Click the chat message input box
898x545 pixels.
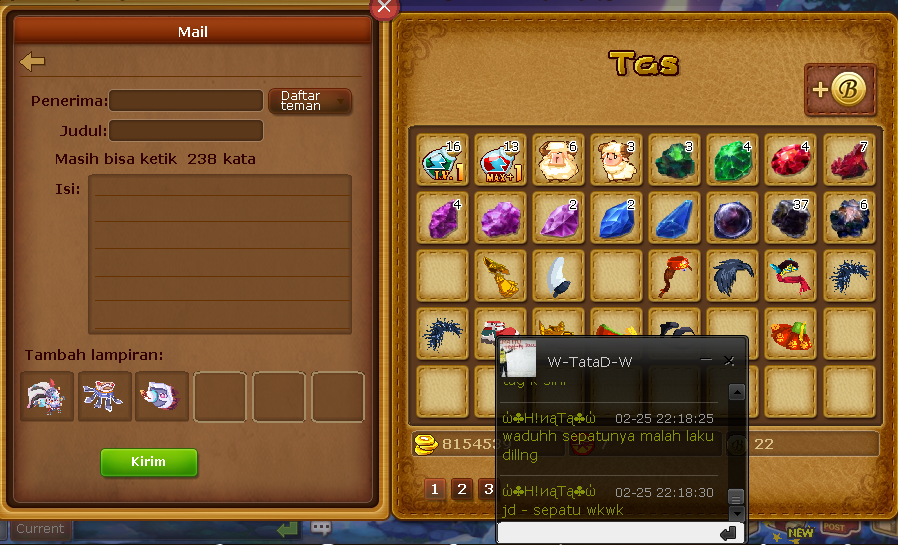605,534
